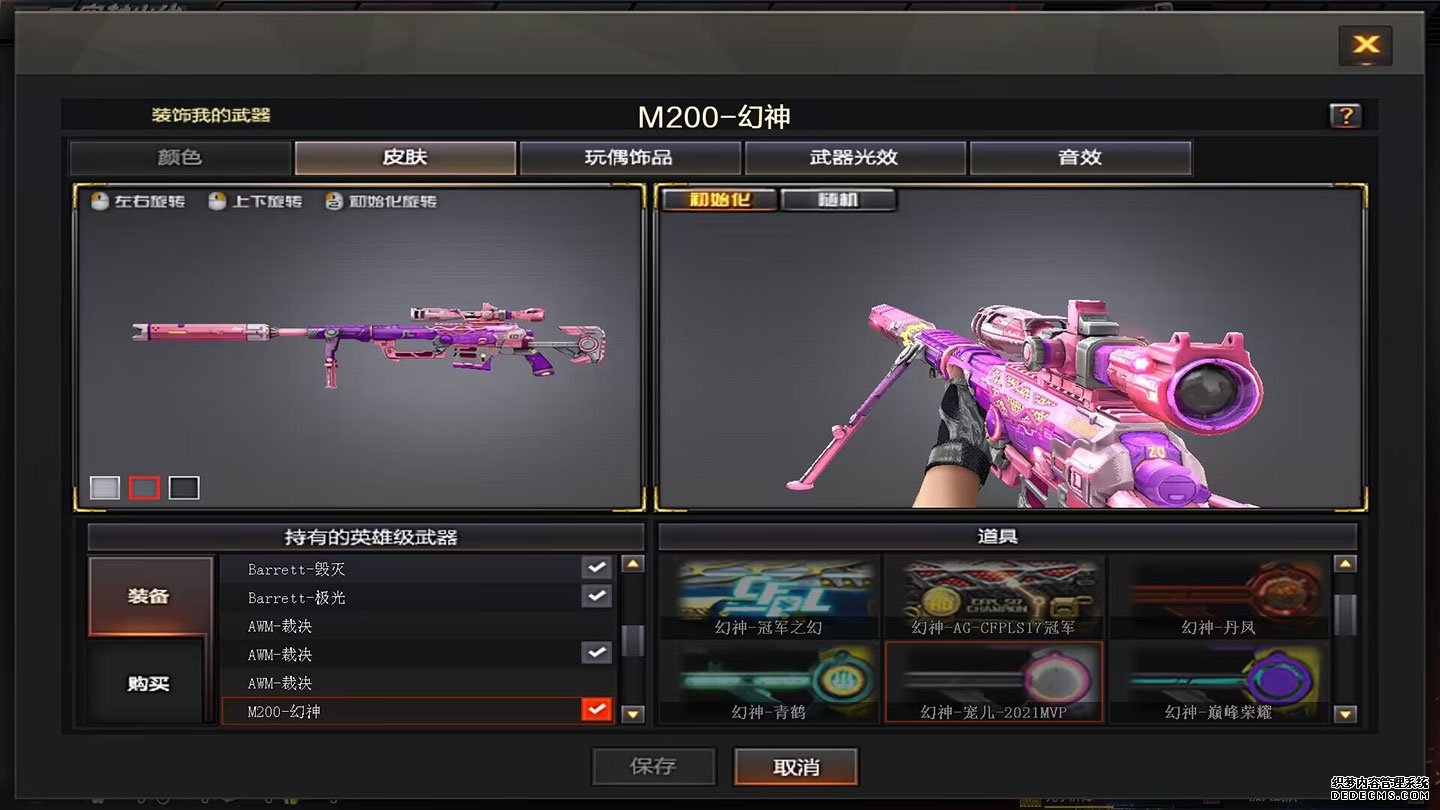Select the 幻神-青鹤 skin thumbnail
Screen dimensions: 1440x810
[769, 683]
